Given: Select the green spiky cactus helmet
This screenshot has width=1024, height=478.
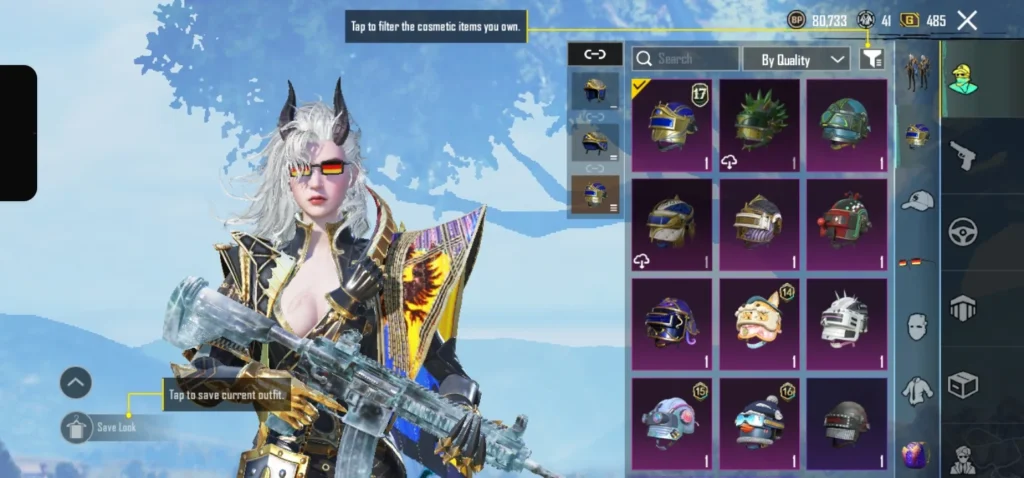Looking at the screenshot, I should pyautogui.click(x=759, y=125).
